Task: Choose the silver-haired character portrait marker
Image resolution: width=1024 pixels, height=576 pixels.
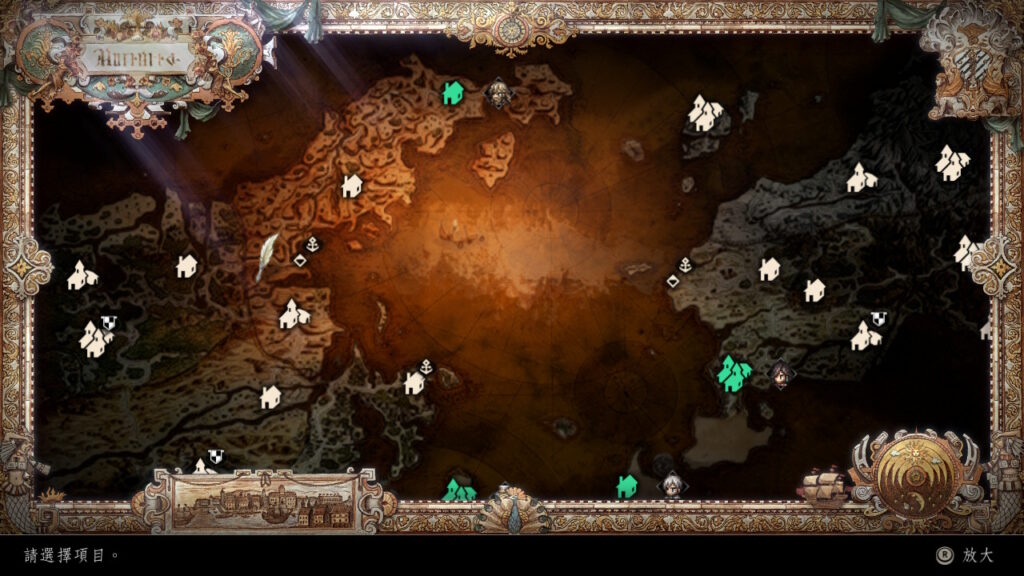Action: [671, 485]
